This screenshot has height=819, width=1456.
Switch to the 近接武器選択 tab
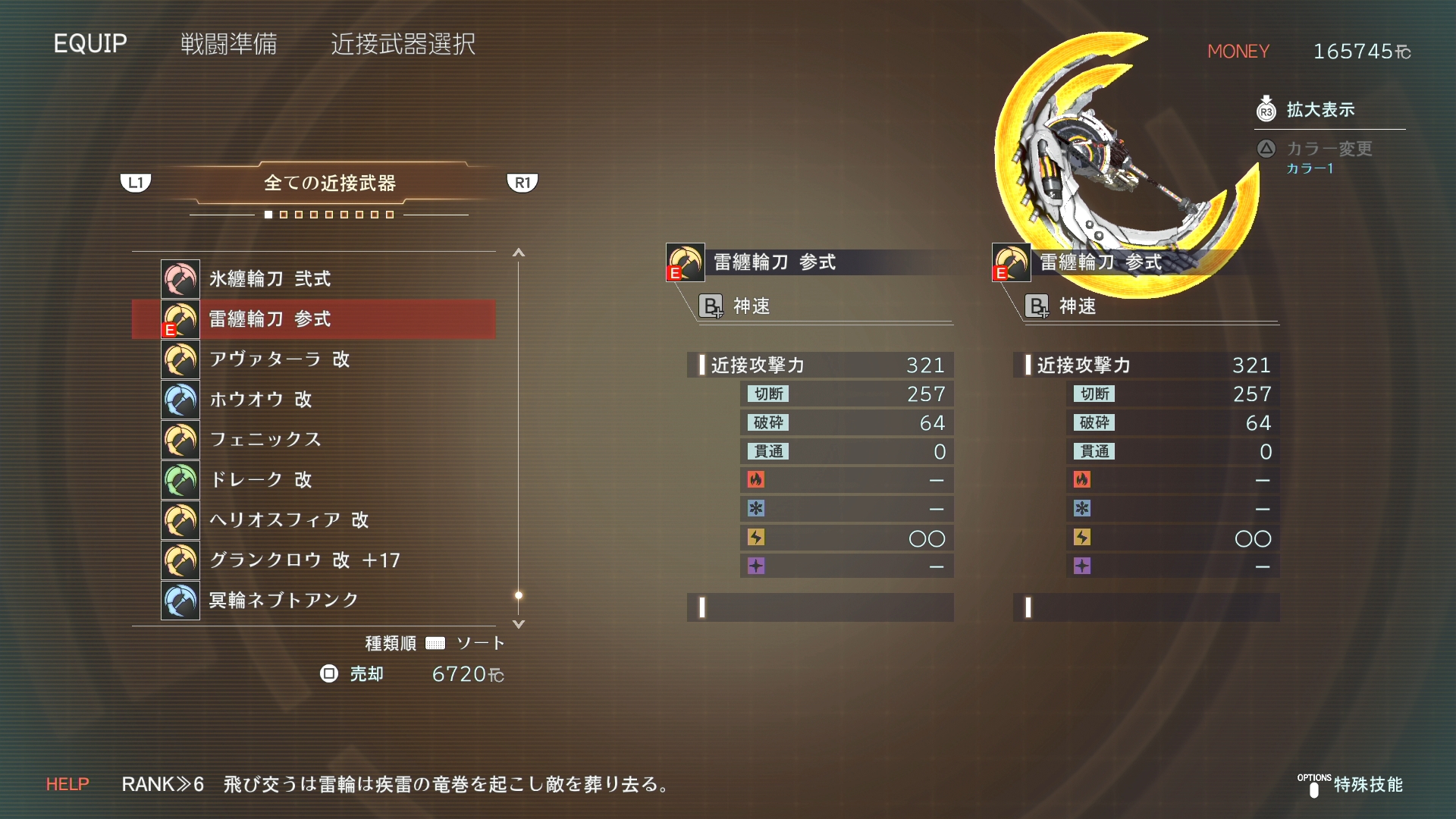click(x=403, y=45)
